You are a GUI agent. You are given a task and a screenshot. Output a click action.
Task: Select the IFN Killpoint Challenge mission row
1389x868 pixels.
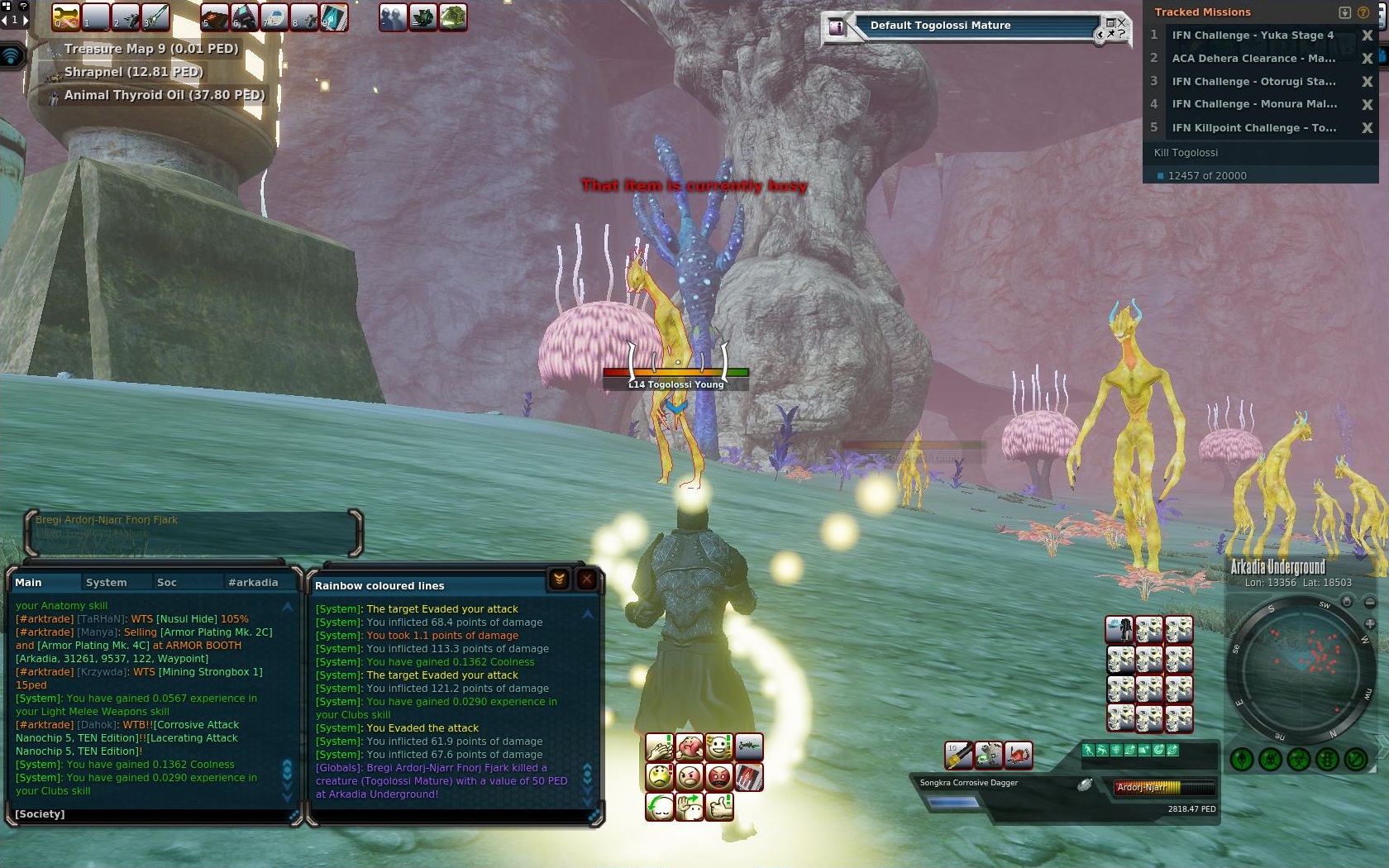[1253, 127]
